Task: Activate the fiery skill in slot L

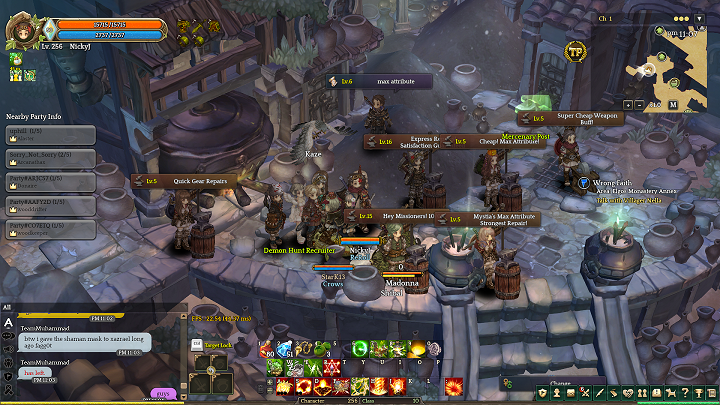Action: pyautogui.click(x=453, y=385)
